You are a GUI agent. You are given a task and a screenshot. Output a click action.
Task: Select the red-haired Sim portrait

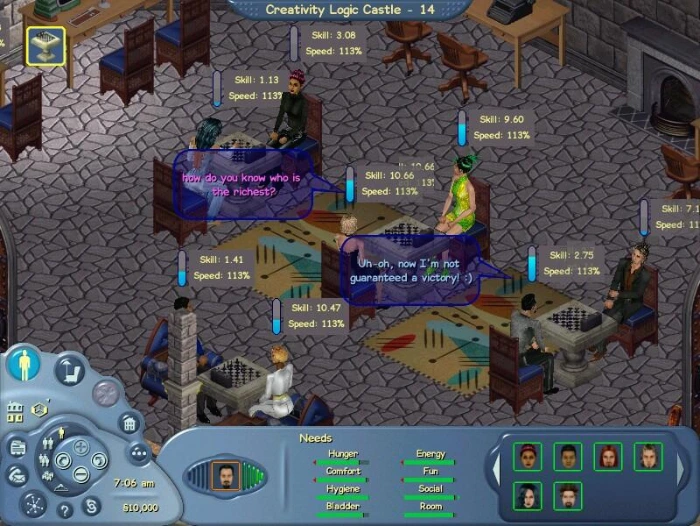click(607, 457)
